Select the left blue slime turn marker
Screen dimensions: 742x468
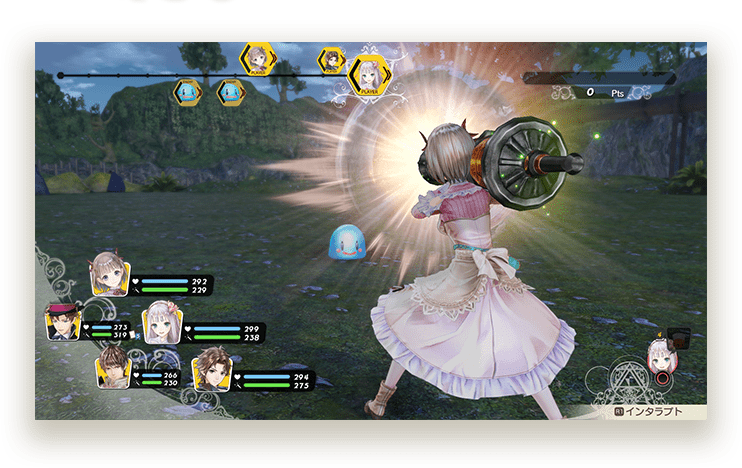187,92
